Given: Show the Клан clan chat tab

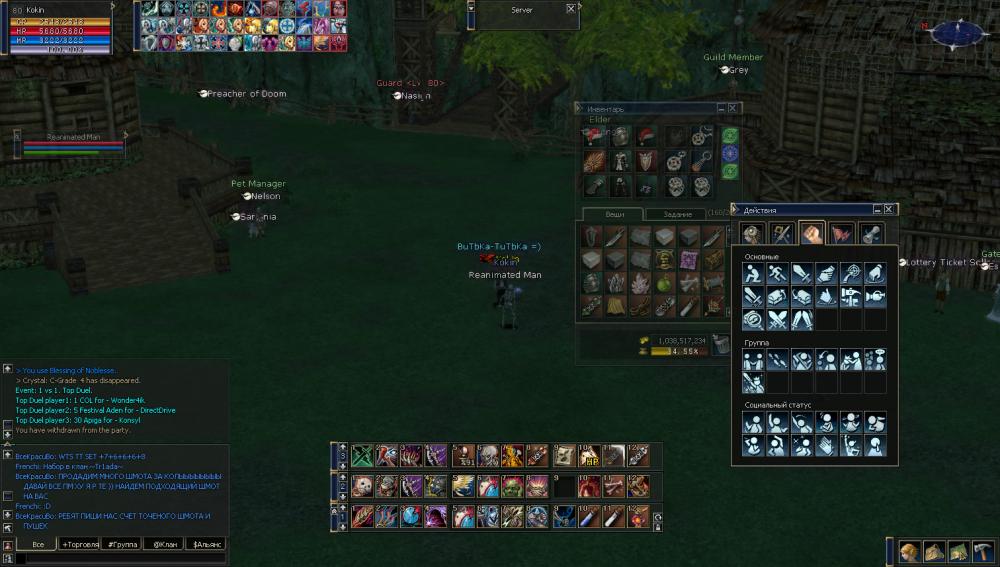Looking at the screenshot, I should point(162,544).
